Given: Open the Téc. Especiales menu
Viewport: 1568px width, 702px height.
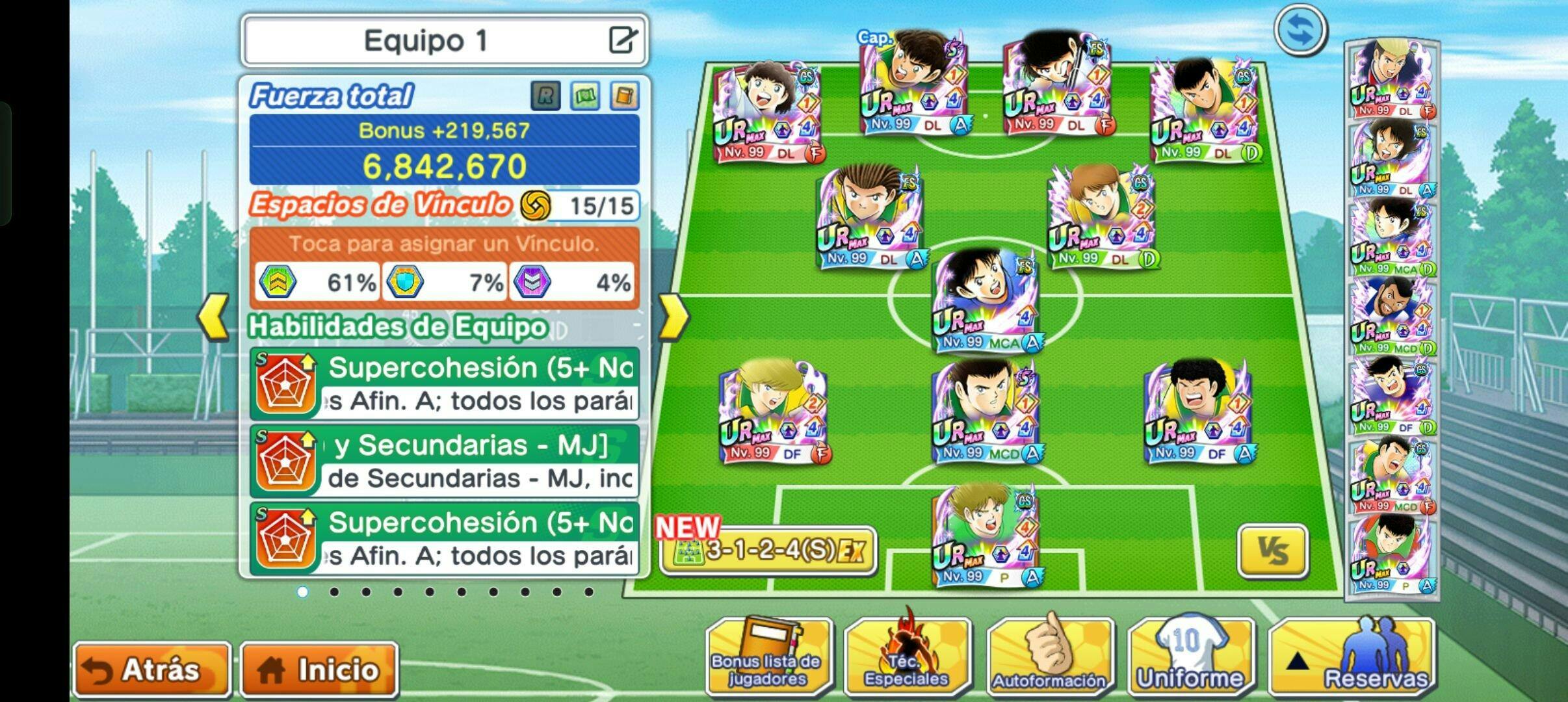Looking at the screenshot, I should [x=908, y=658].
